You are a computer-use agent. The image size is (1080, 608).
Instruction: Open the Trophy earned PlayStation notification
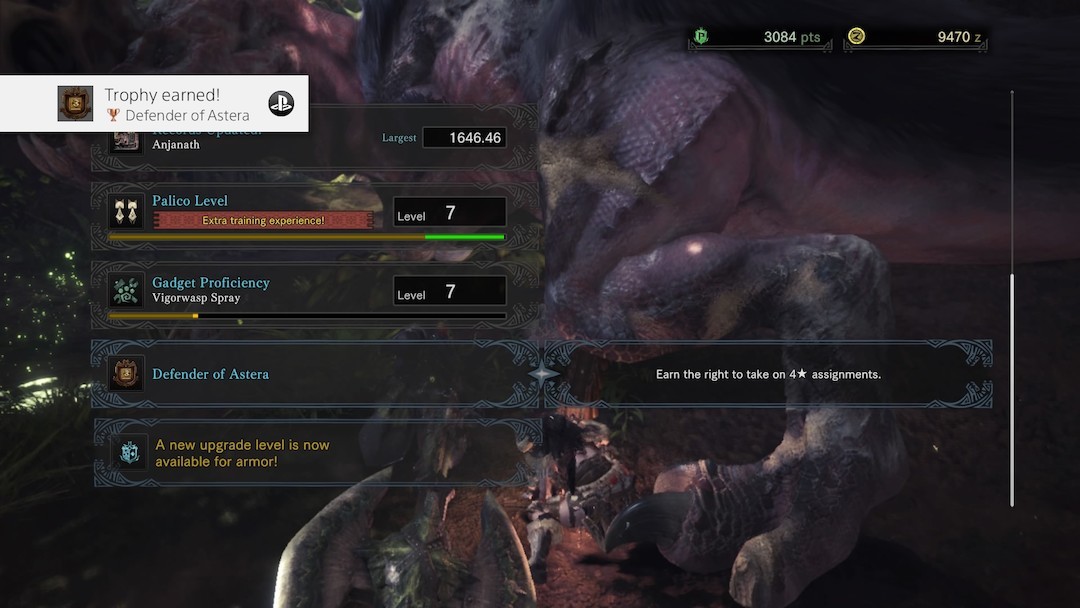[154, 103]
